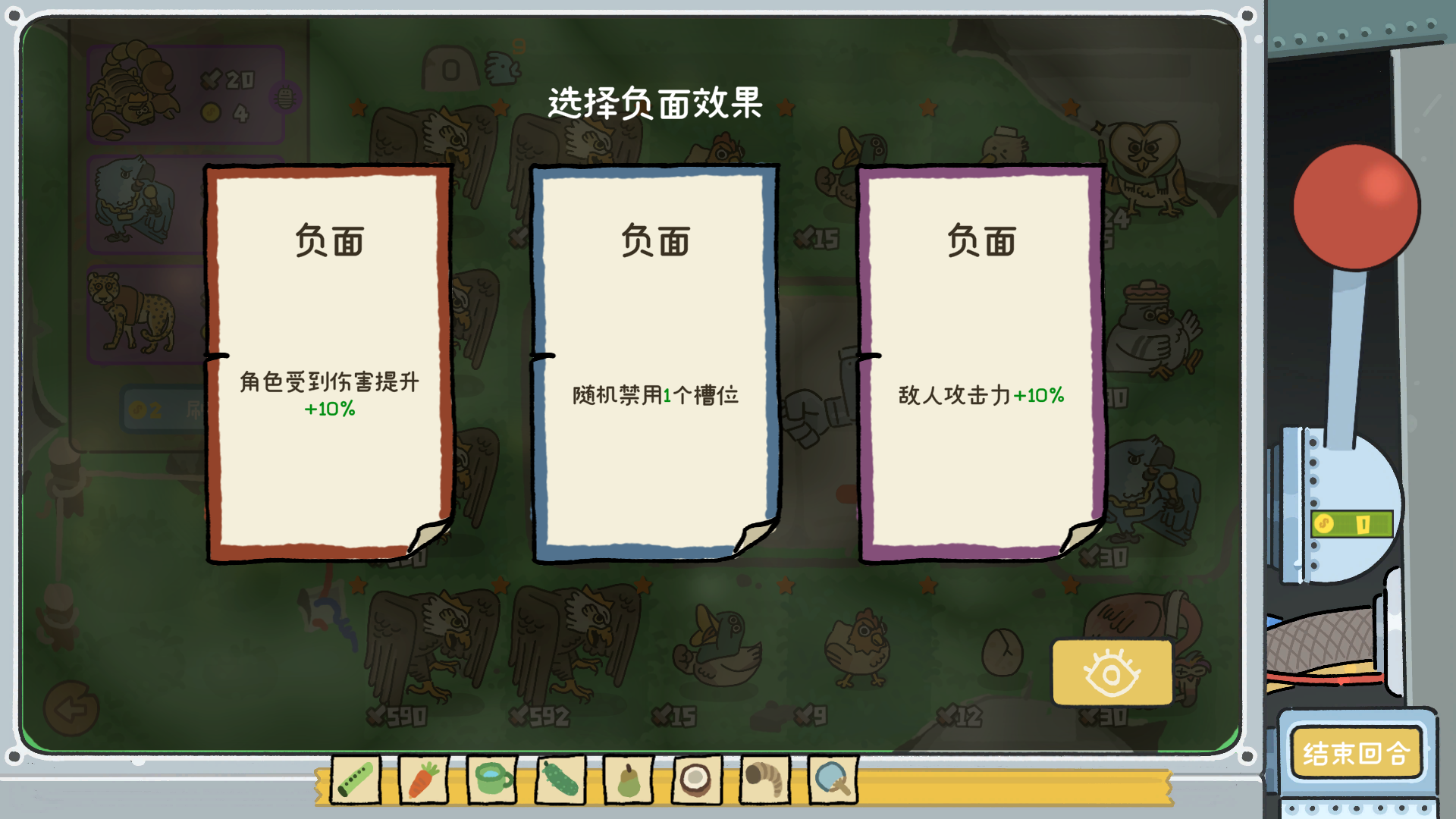This screenshot has width=1456, height=819.
Task: Pull the red joystick lever on the machine
Action: (x=1356, y=205)
